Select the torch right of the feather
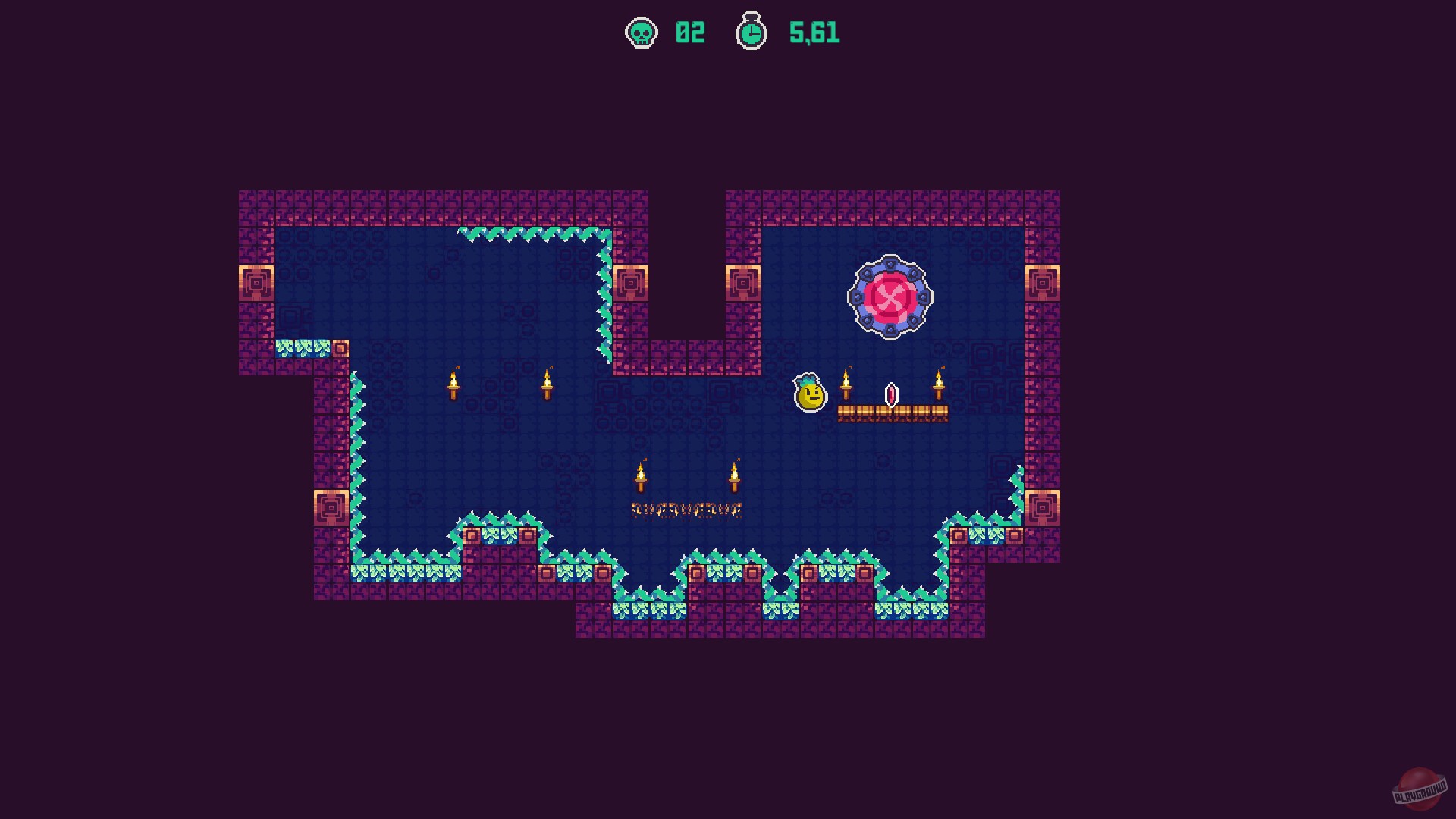1456x819 pixels. coord(940,384)
